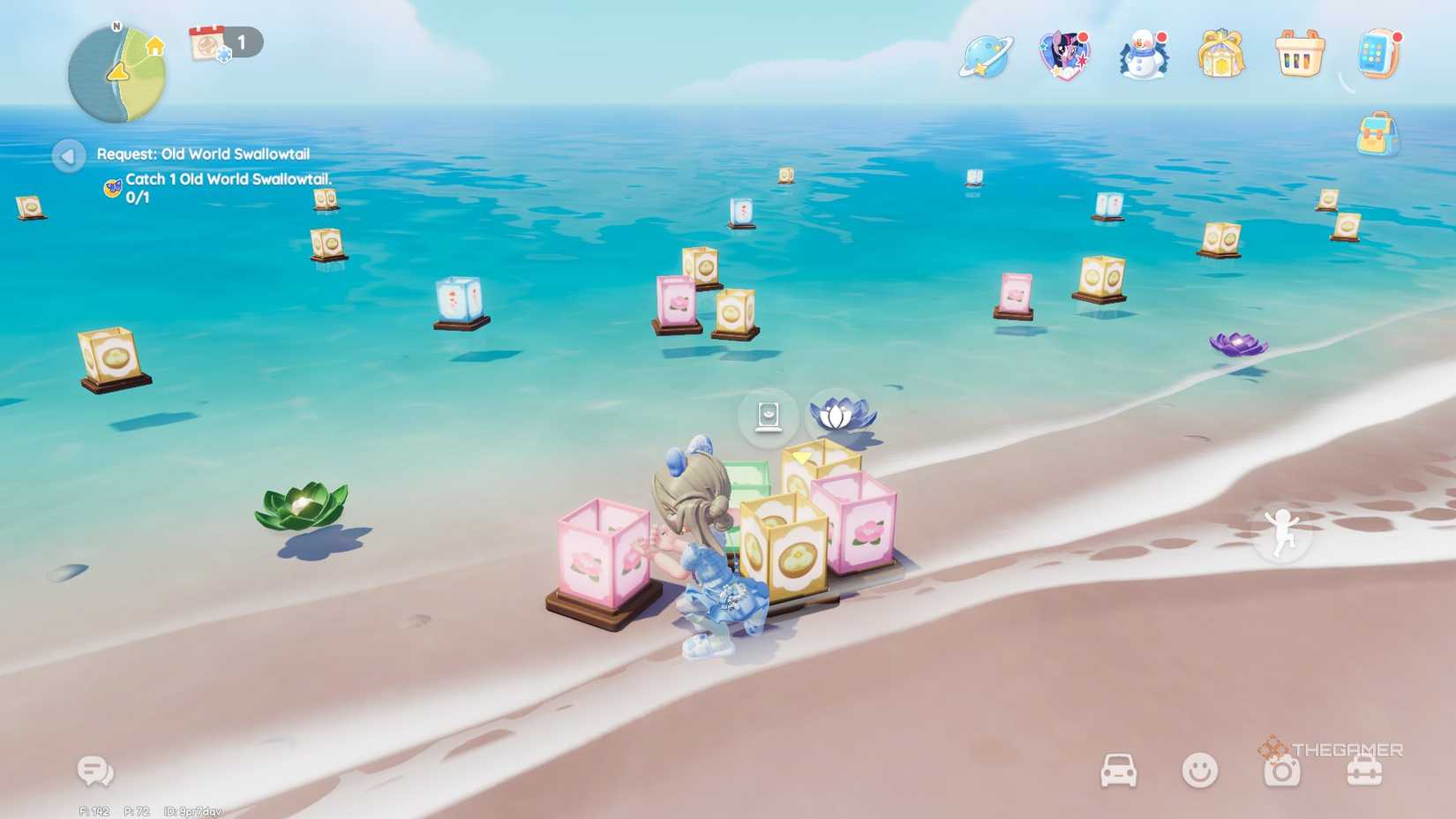Open the snowman winter event icon
The width and height of the screenshot is (1456, 819).
tap(1141, 55)
